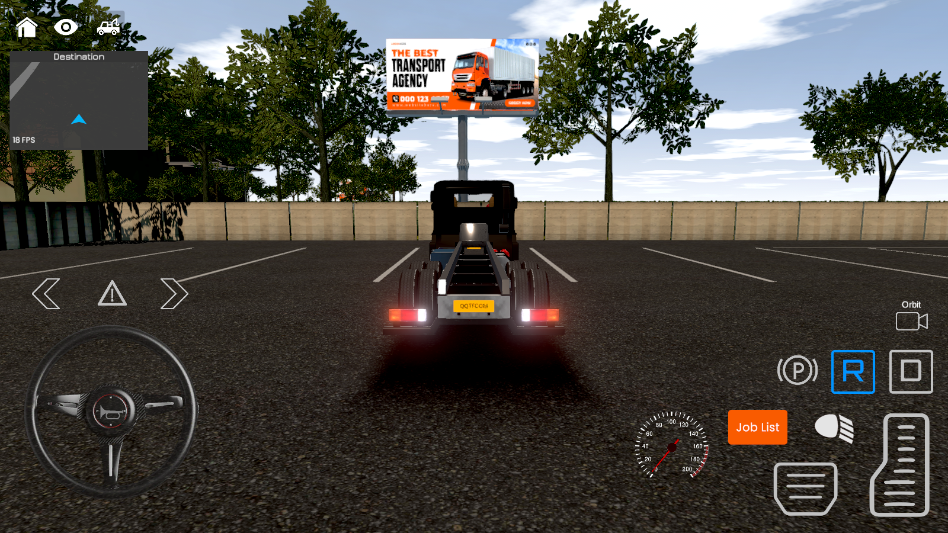Switch the Orbit camera view

click(x=911, y=320)
